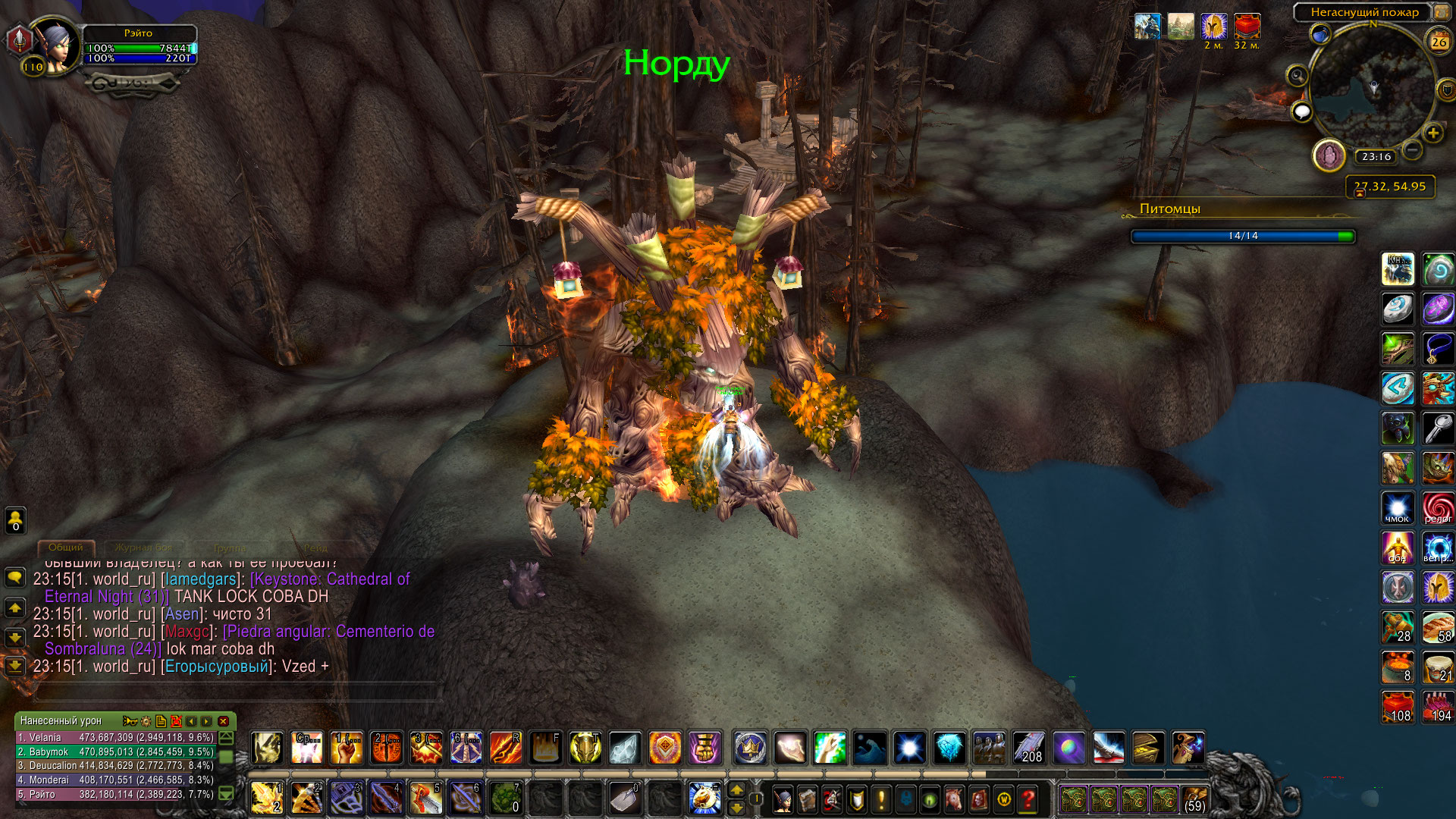
Task: Open the Группа chat tab
Action: (x=230, y=548)
